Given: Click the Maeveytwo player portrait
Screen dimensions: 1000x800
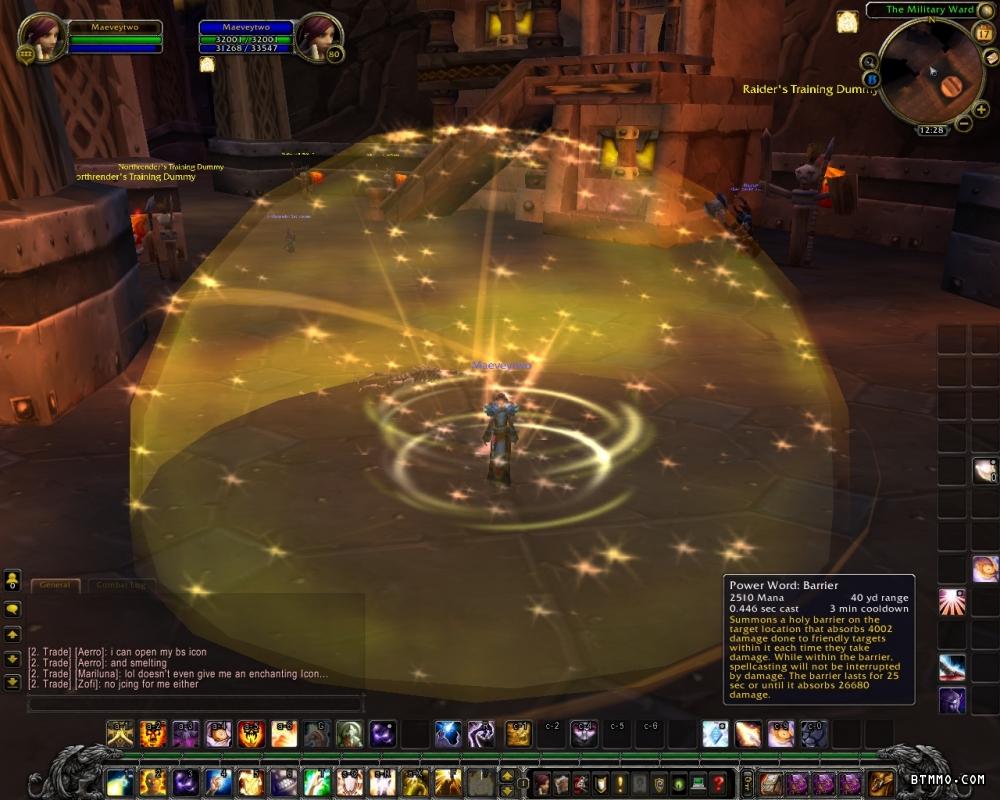Looking at the screenshot, I should coord(40,37).
